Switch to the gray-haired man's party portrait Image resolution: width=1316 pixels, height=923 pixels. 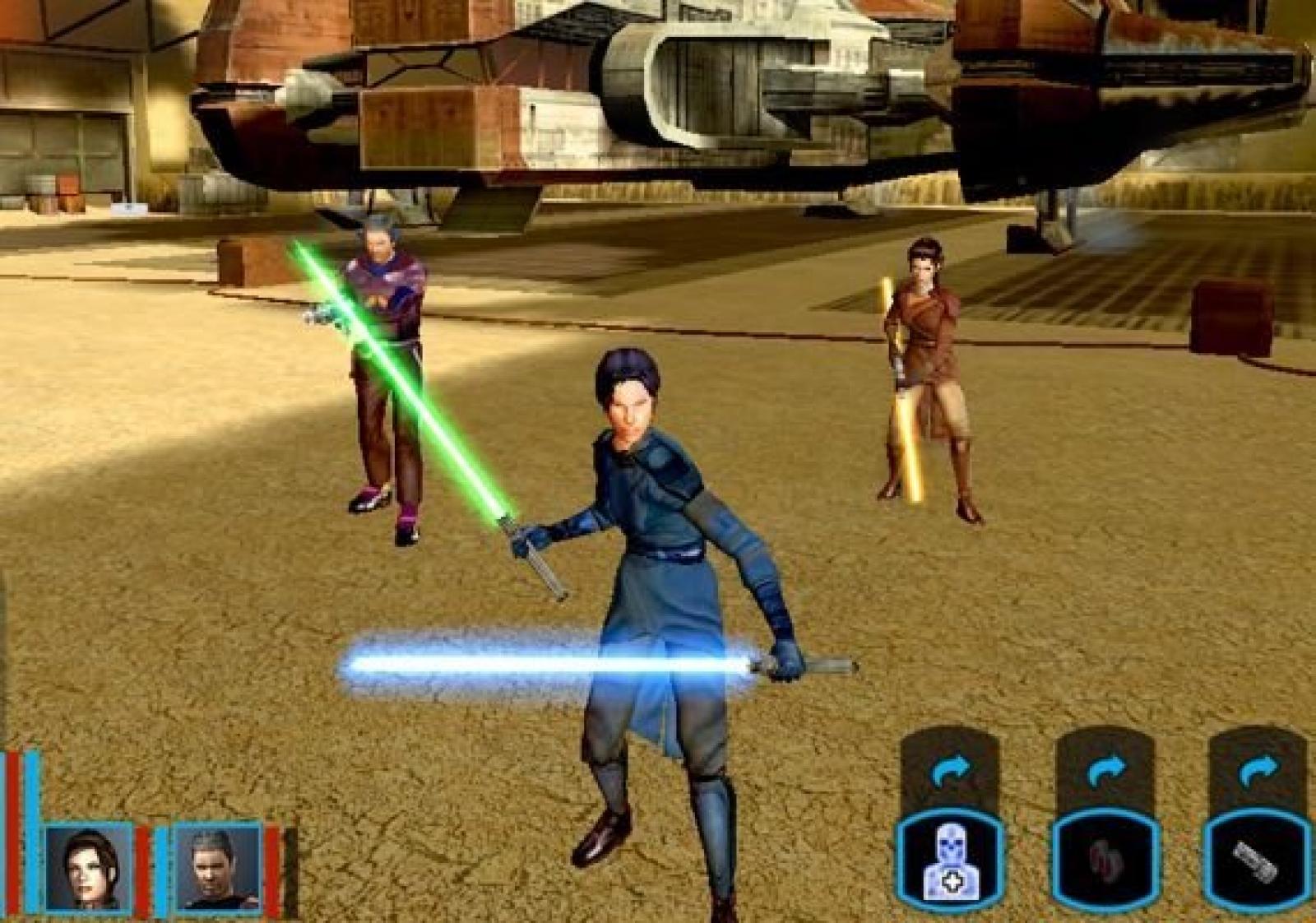(218, 868)
